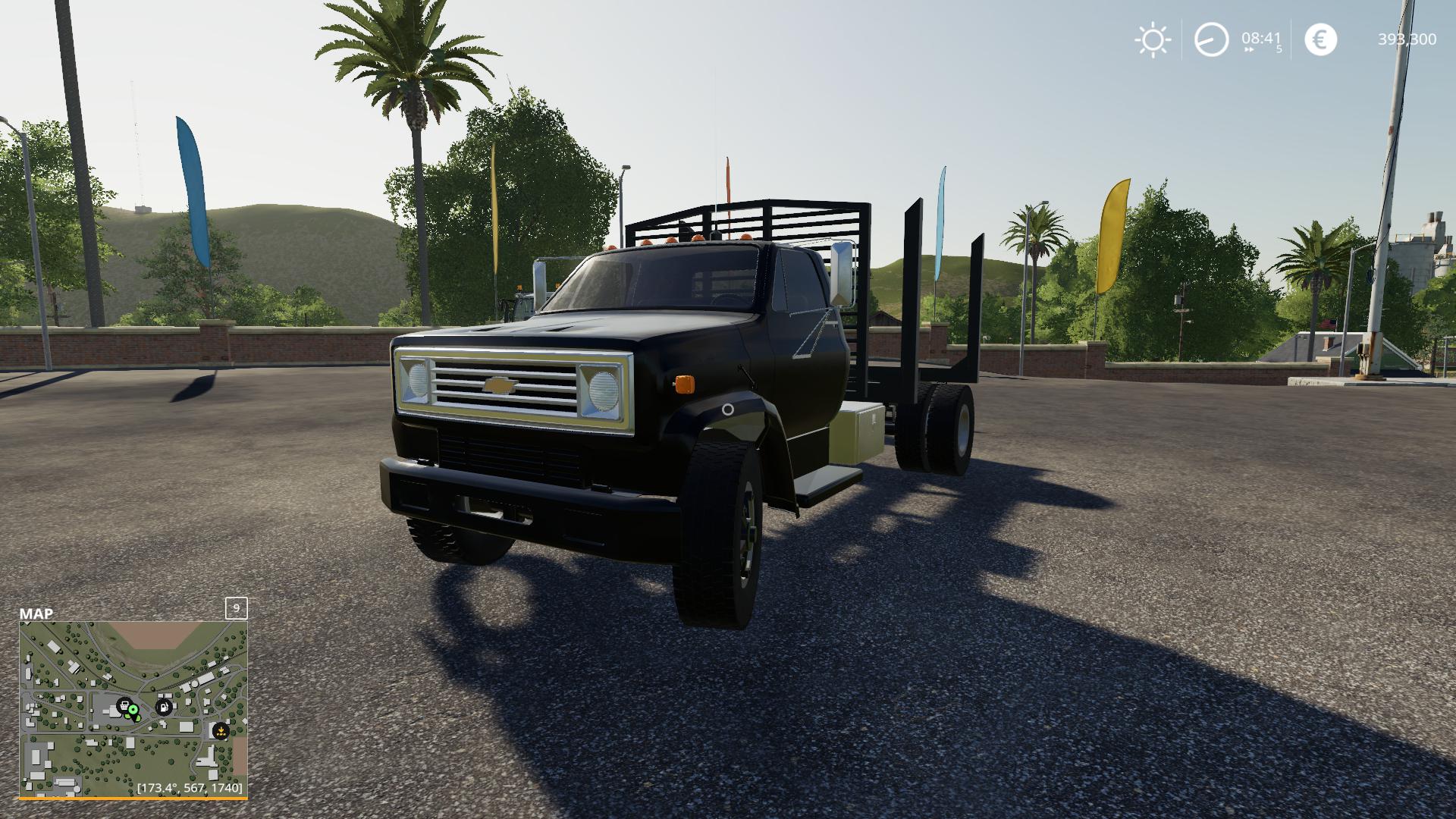Select the clock icon beside the time

coord(1211,39)
